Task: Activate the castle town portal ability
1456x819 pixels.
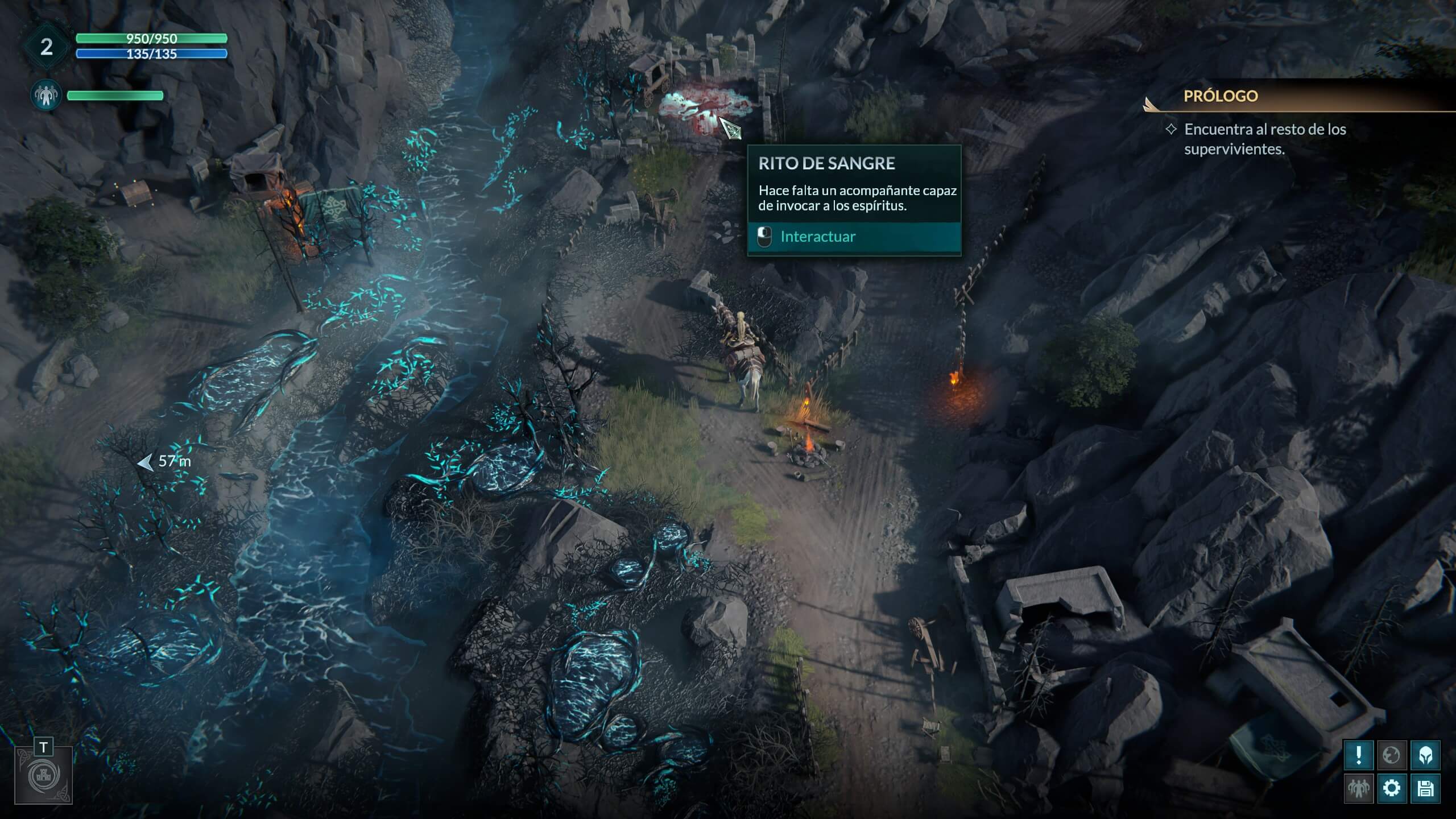Action: (44, 776)
